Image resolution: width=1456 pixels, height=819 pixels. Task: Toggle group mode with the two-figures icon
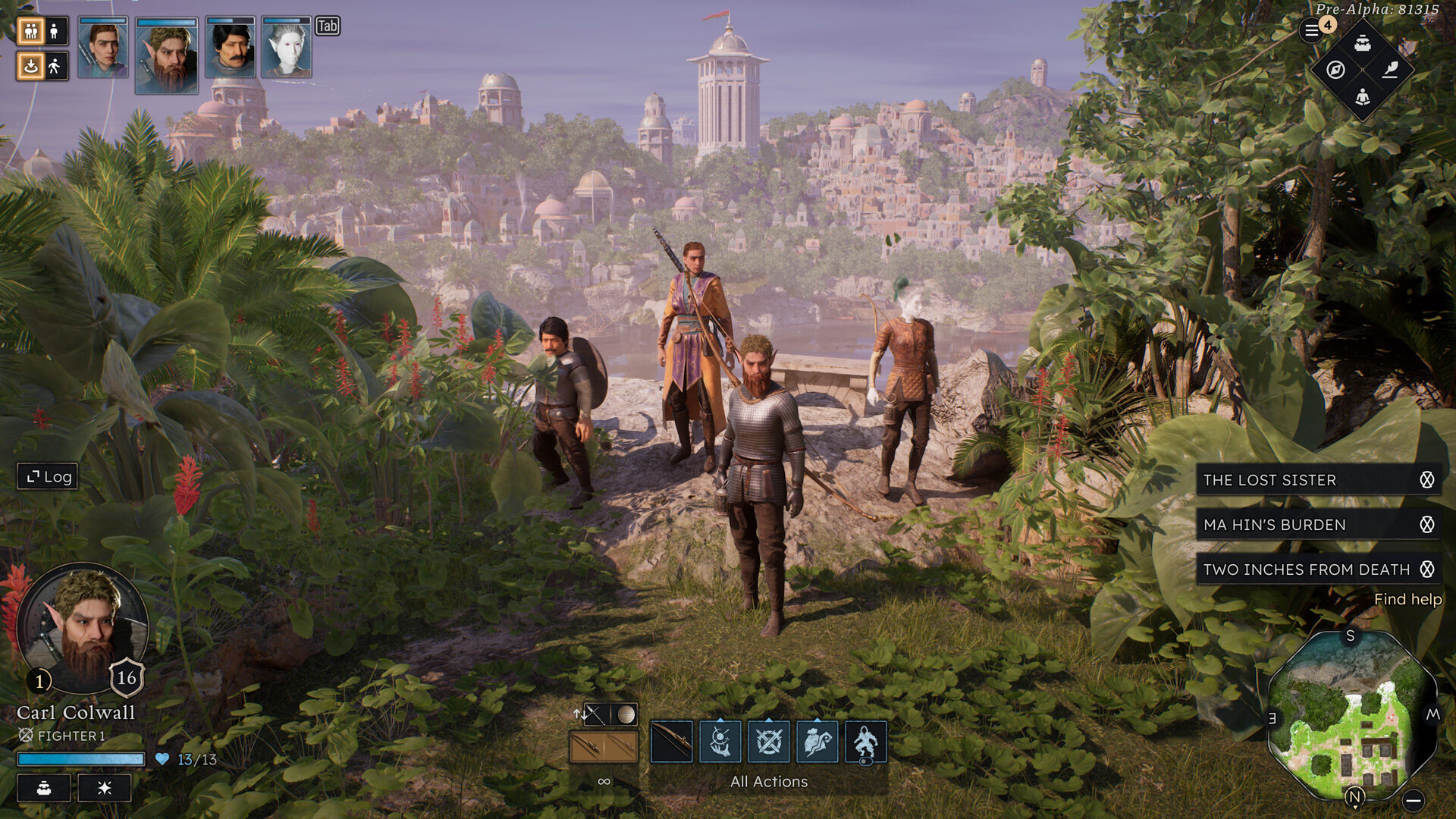[x=30, y=32]
